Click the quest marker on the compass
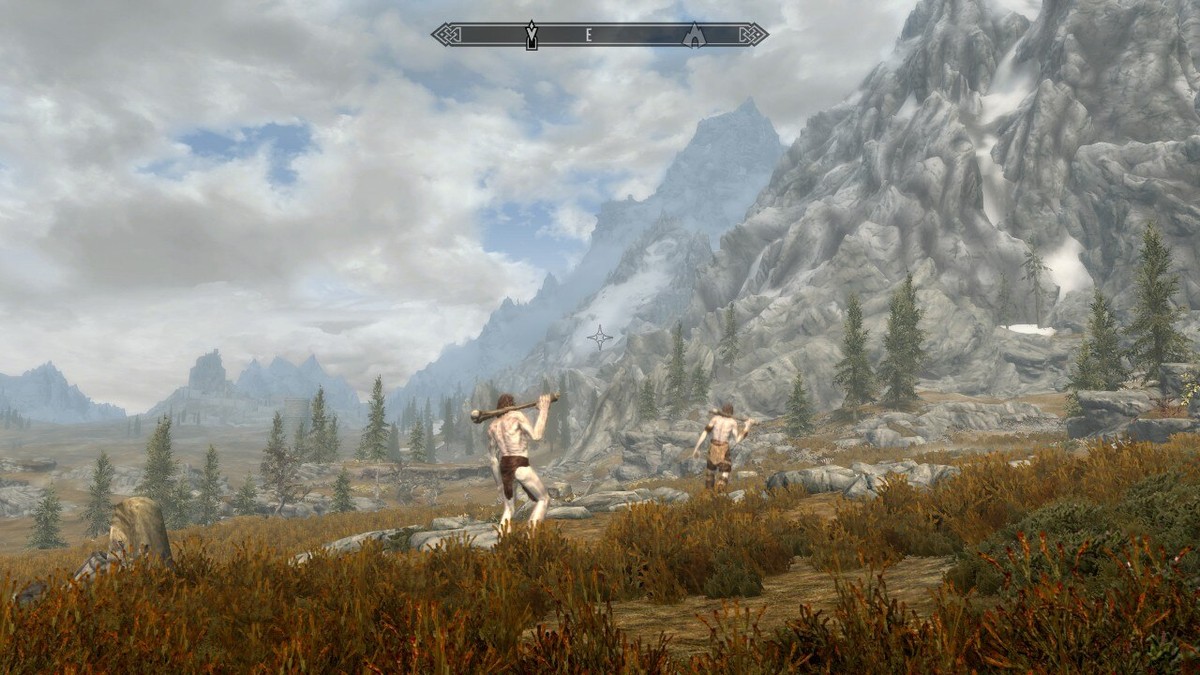The height and width of the screenshot is (675, 1200). (x=532, y=35)
